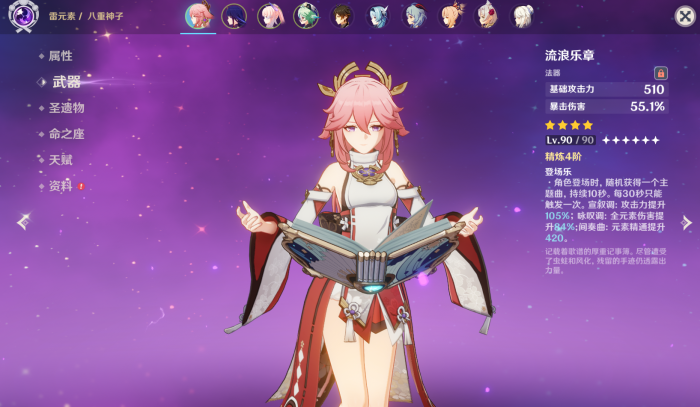This screenshot has height=407, width=700.
Task: Toggle the weapon lock icon
Action: (x=660, y=73)
